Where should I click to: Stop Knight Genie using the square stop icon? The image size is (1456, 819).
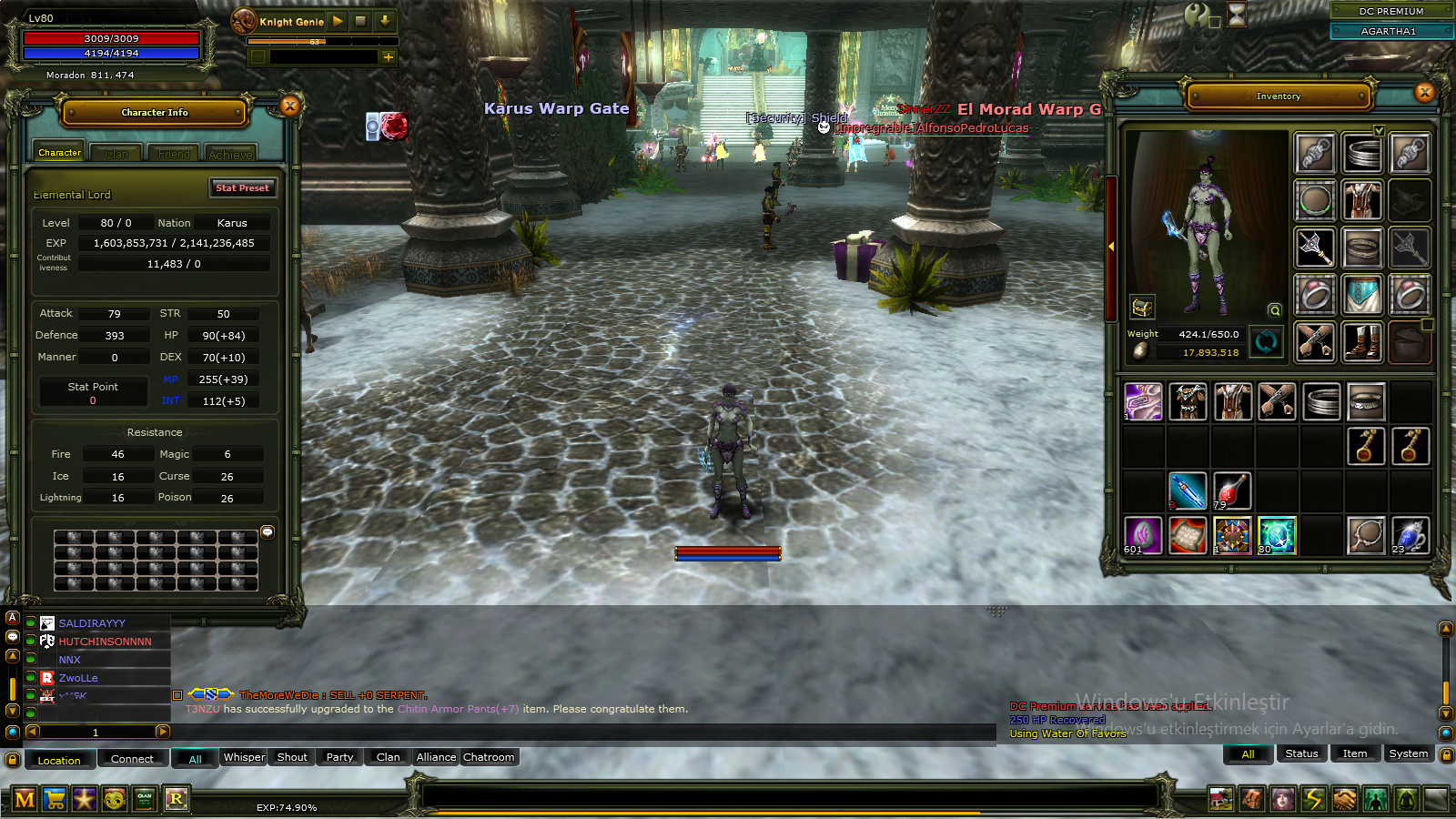click(x=360, y=21)
